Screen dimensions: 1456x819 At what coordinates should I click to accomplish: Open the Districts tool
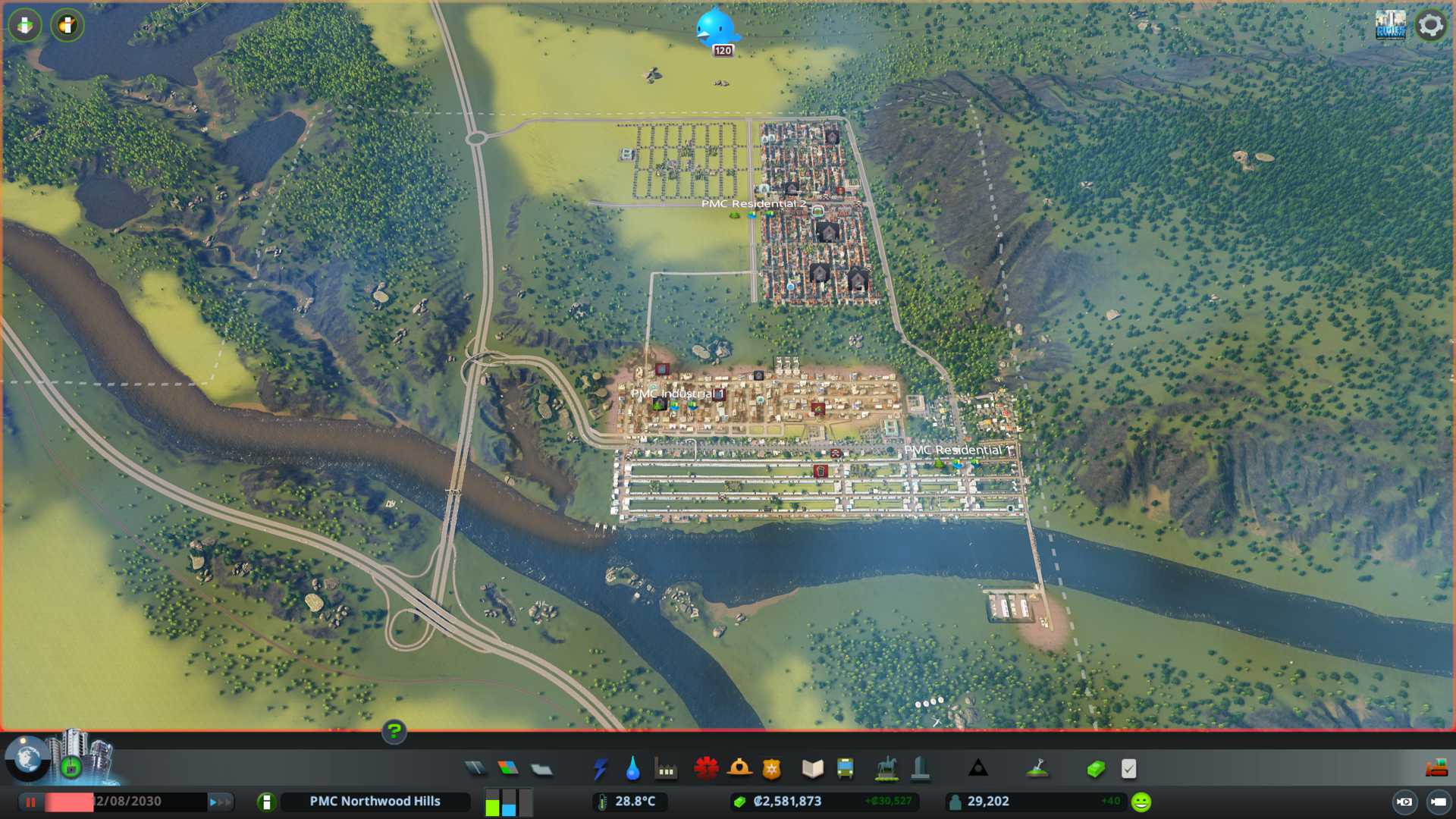541,769
